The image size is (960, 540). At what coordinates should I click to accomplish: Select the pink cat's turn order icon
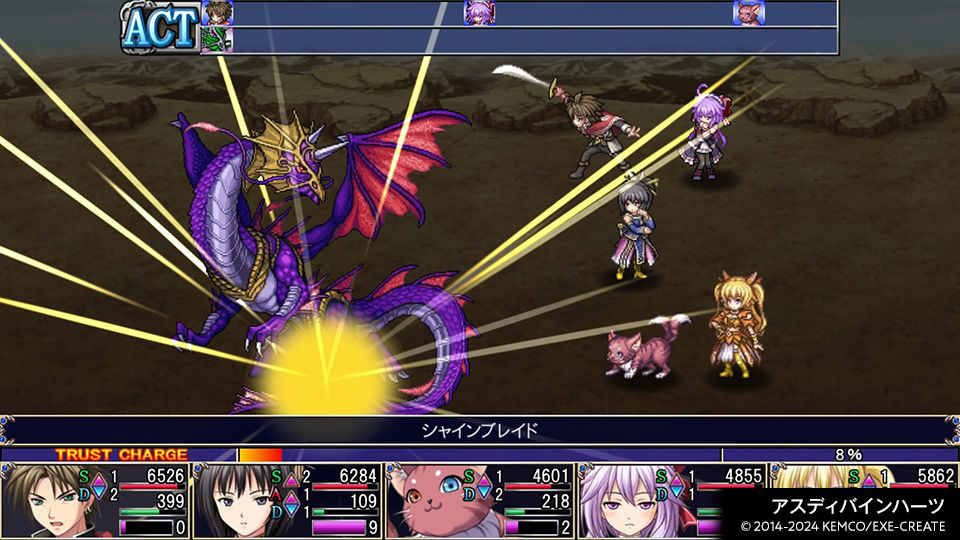coord(747,13)
